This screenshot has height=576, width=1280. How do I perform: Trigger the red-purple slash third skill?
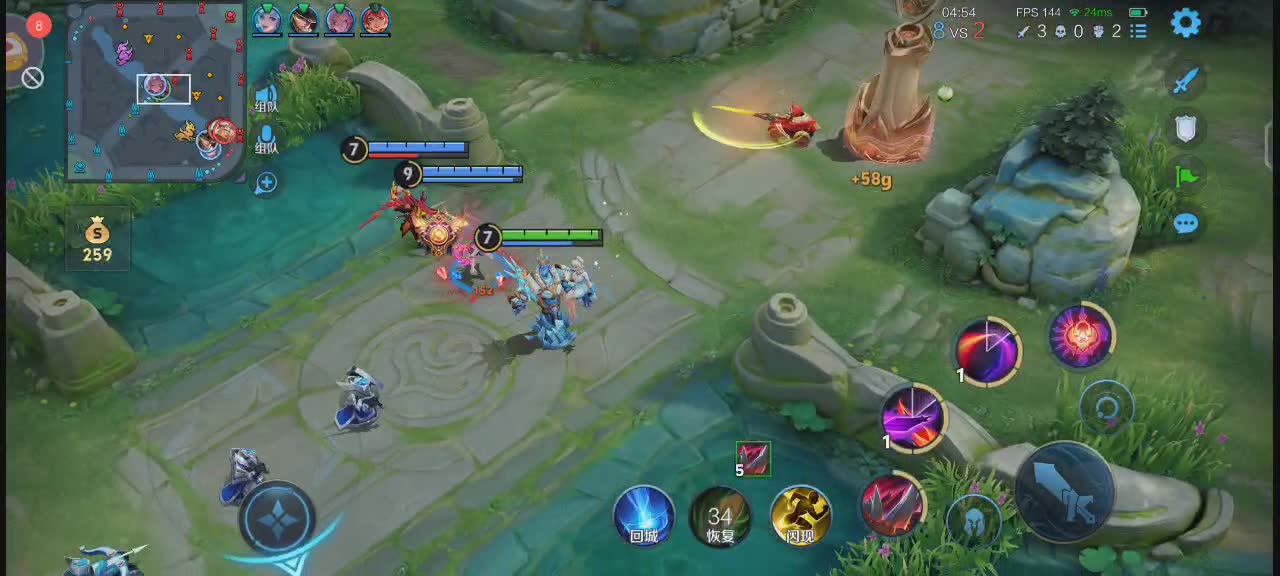987,351
